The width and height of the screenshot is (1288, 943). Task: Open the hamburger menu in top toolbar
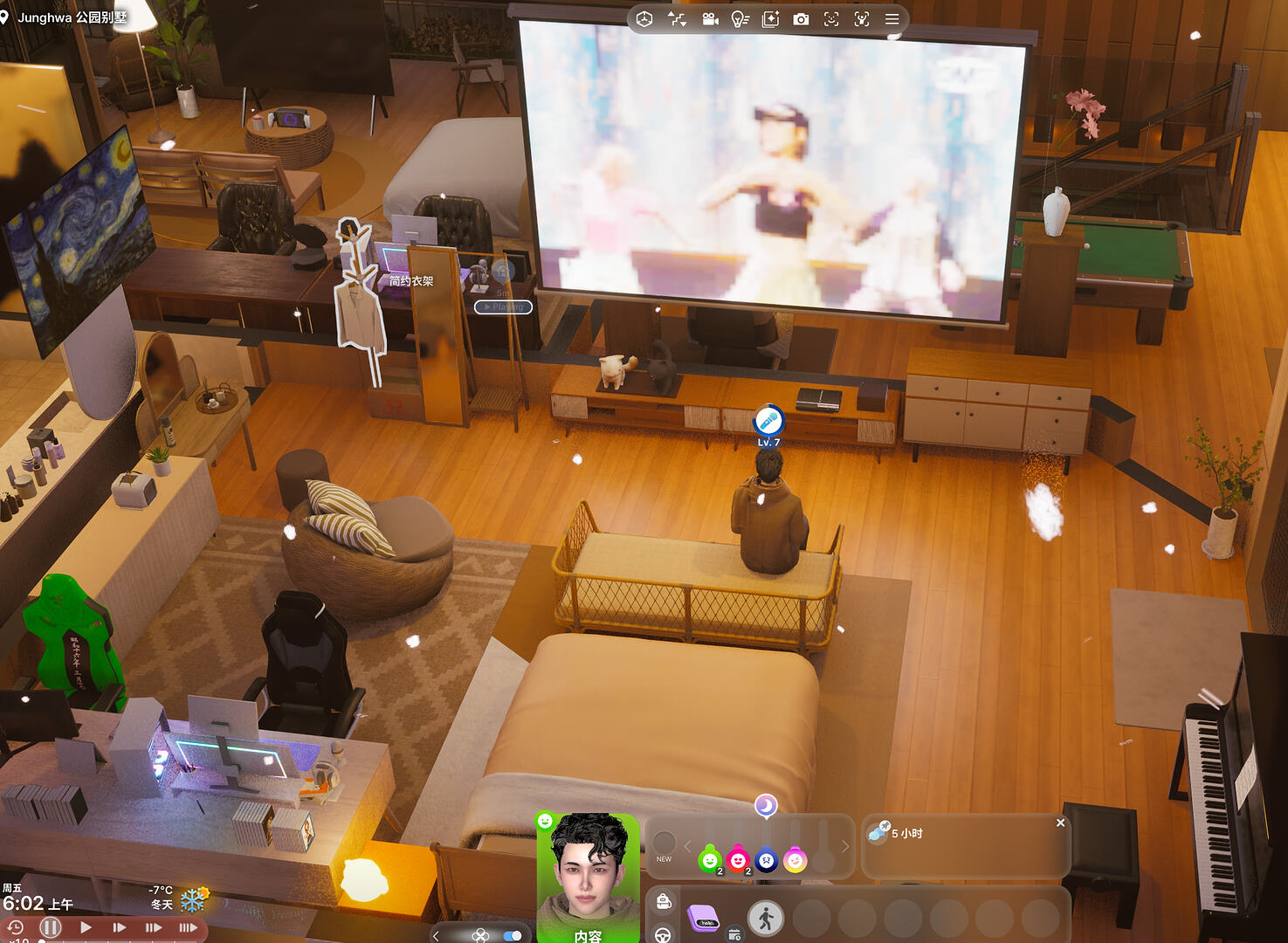[892, 19]
